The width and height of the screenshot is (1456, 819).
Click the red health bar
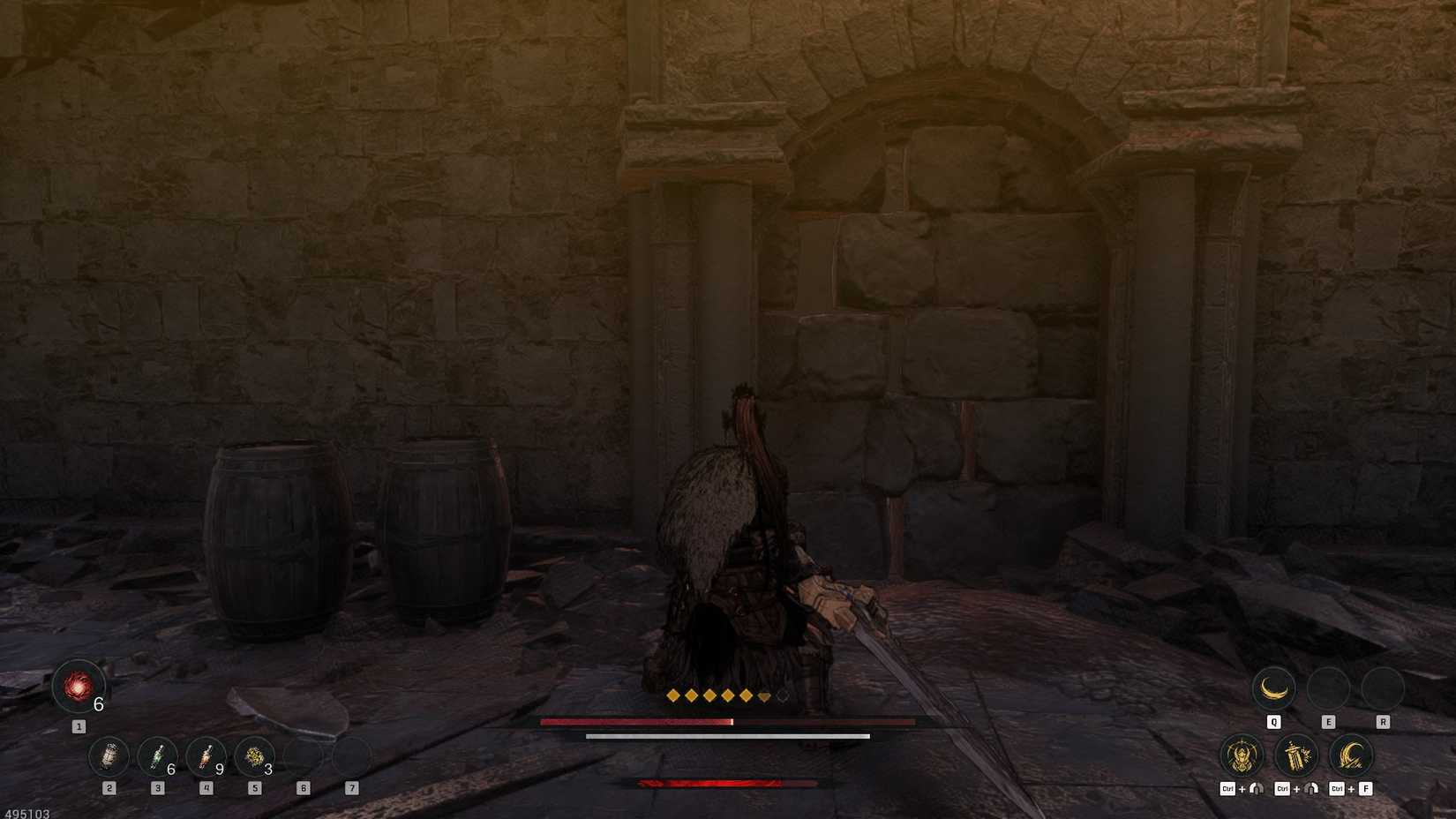coord(635,722)
